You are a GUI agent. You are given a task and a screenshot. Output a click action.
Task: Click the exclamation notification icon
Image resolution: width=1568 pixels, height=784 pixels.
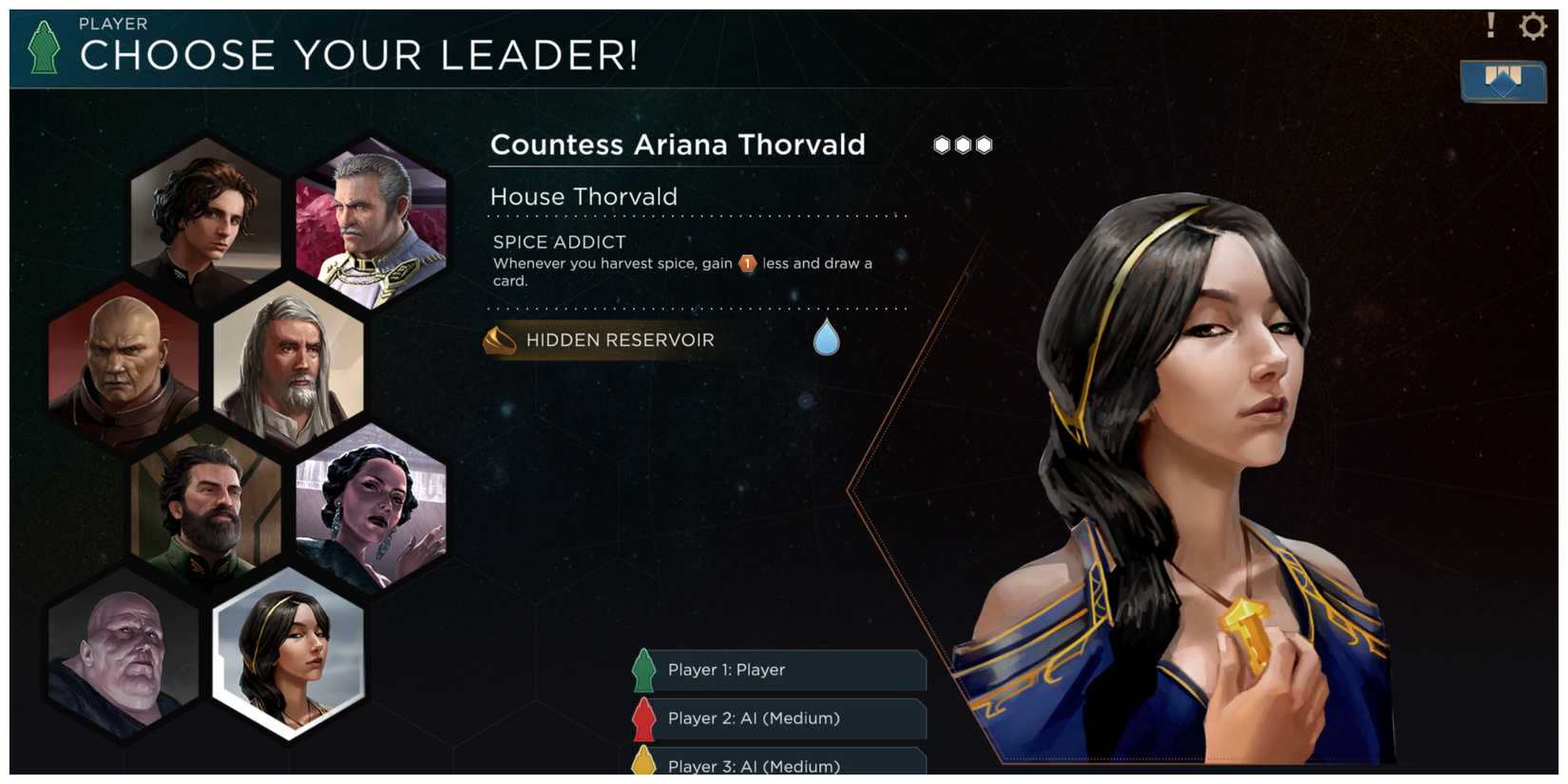[1490, 27]
